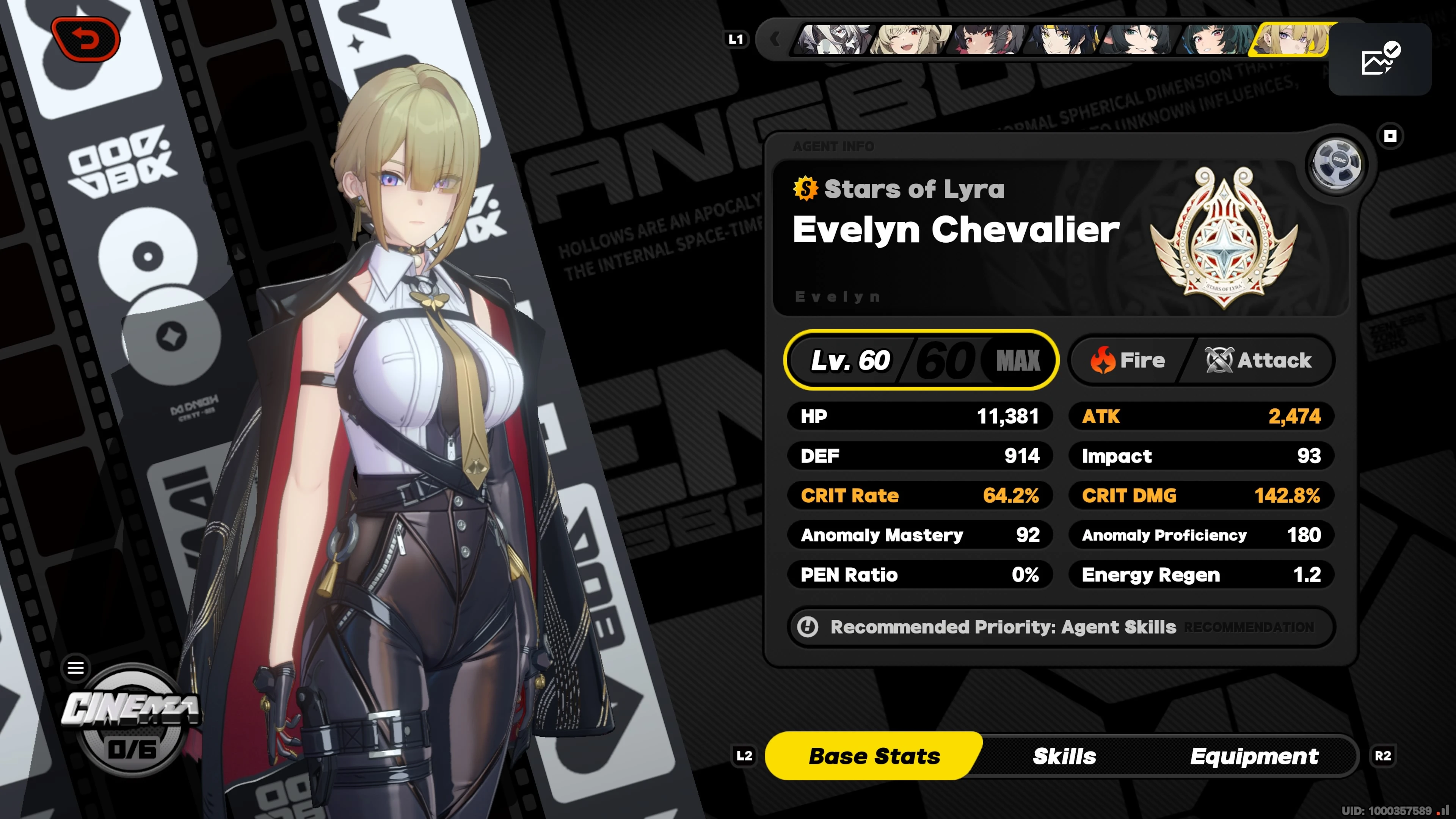Open the hamburger menu above the CINEMA badge
Viewport: 1456px width, 819px height.
(x=75, y=667)
